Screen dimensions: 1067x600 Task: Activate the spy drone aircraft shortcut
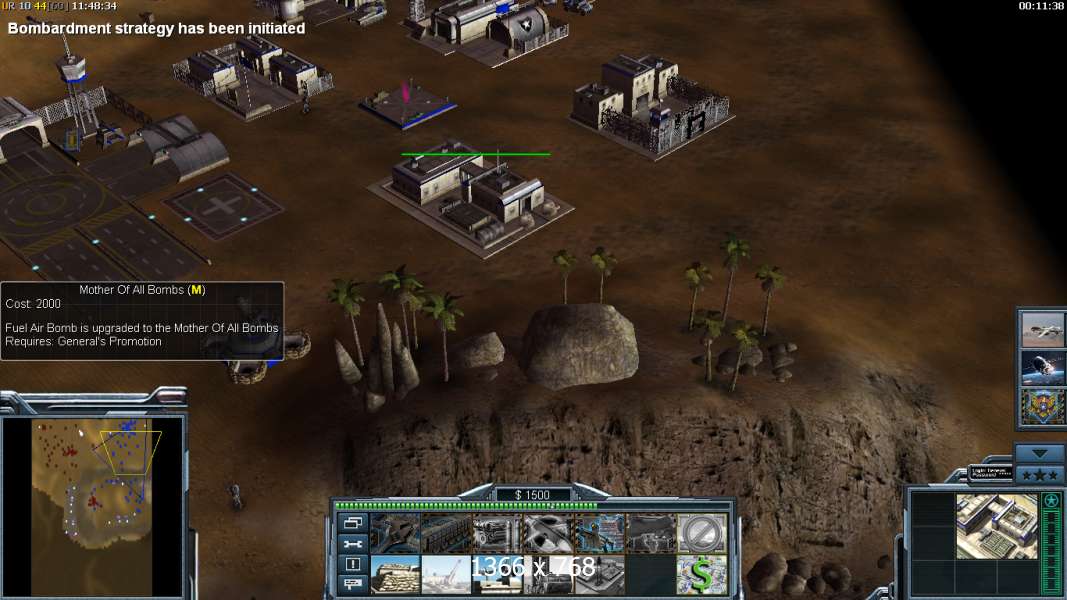(1041, 329)
